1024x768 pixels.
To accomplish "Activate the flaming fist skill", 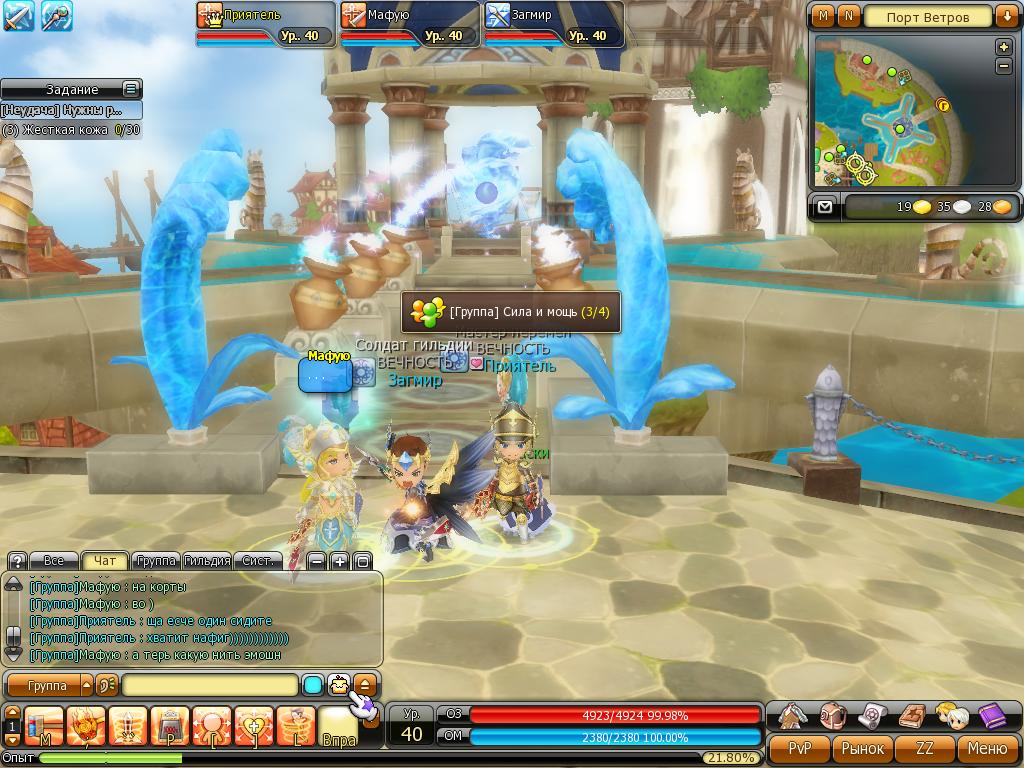I will click(x=86, y=725).
